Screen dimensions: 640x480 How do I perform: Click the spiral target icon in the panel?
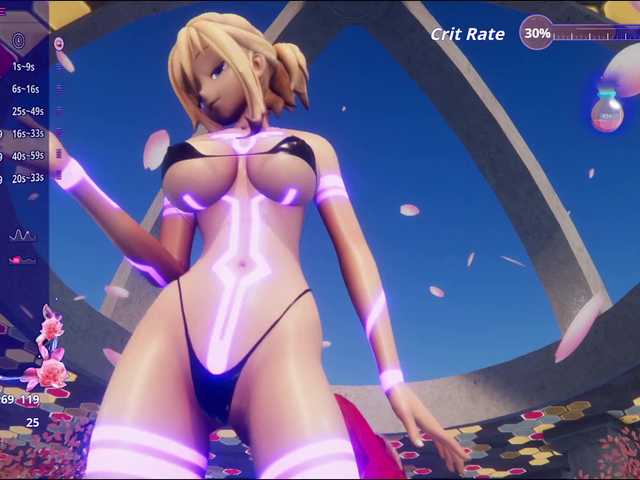[19, 41]
